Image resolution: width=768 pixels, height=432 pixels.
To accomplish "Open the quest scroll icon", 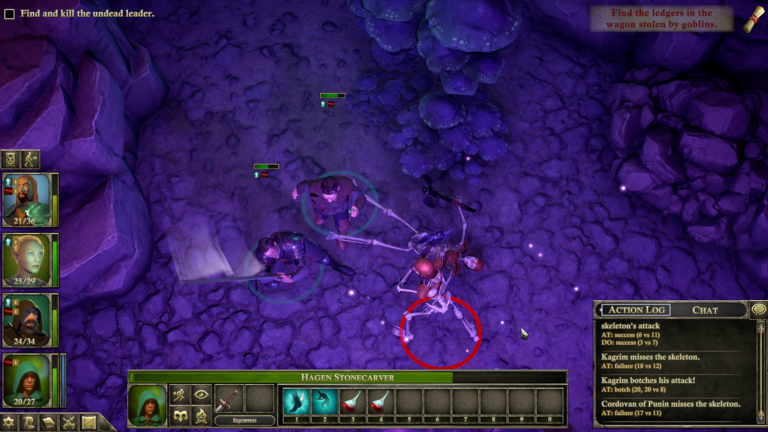I will click(748, 20).
